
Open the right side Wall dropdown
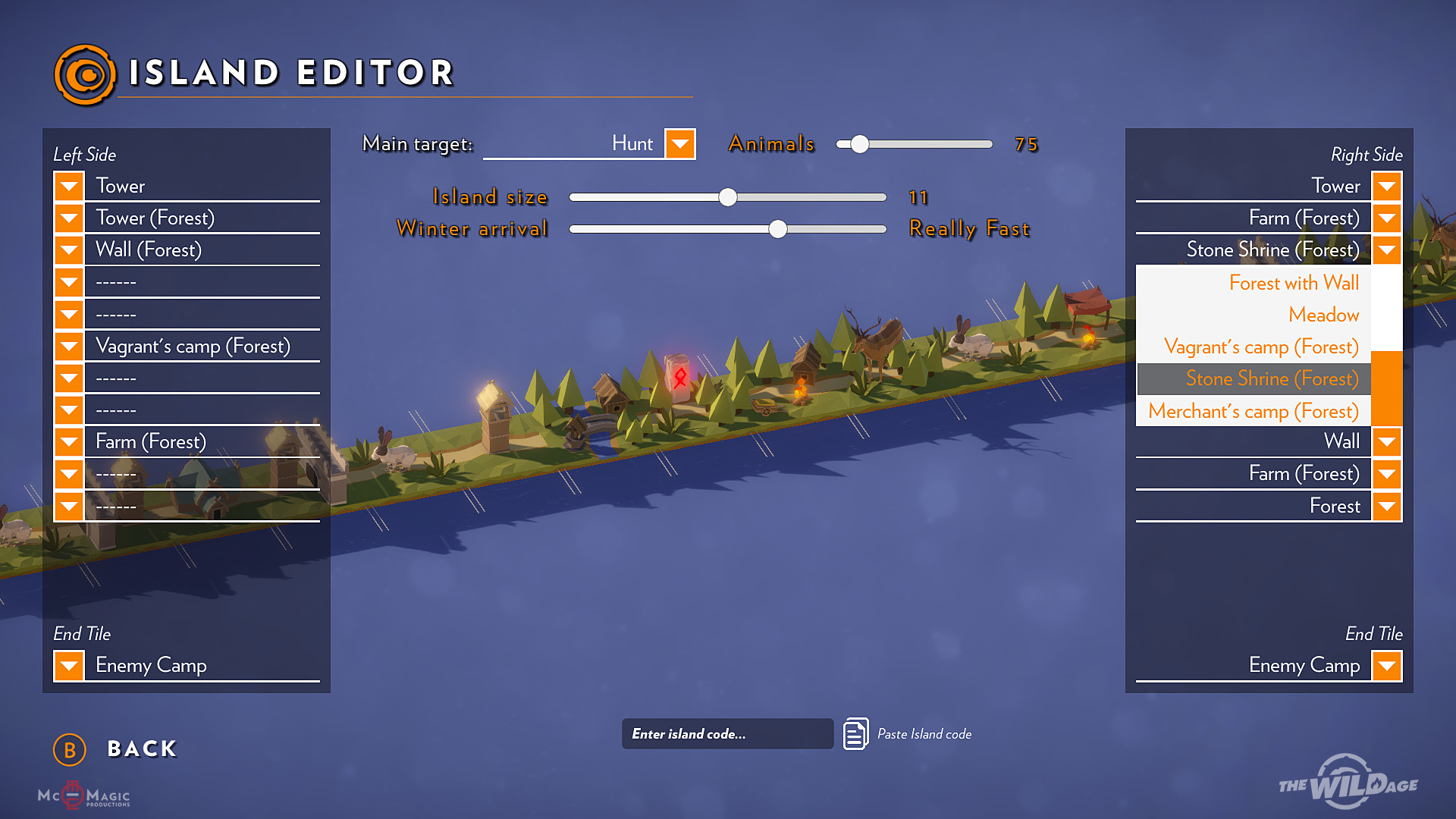[1386, 441]
